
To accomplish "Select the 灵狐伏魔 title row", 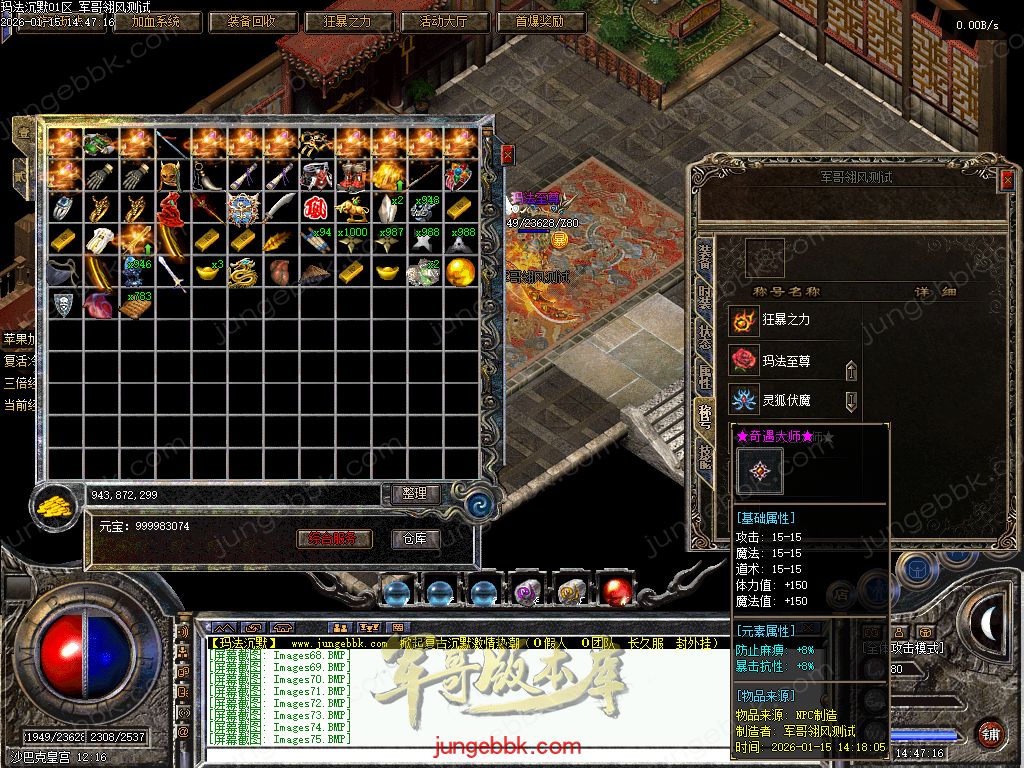I will pos(786,402).
